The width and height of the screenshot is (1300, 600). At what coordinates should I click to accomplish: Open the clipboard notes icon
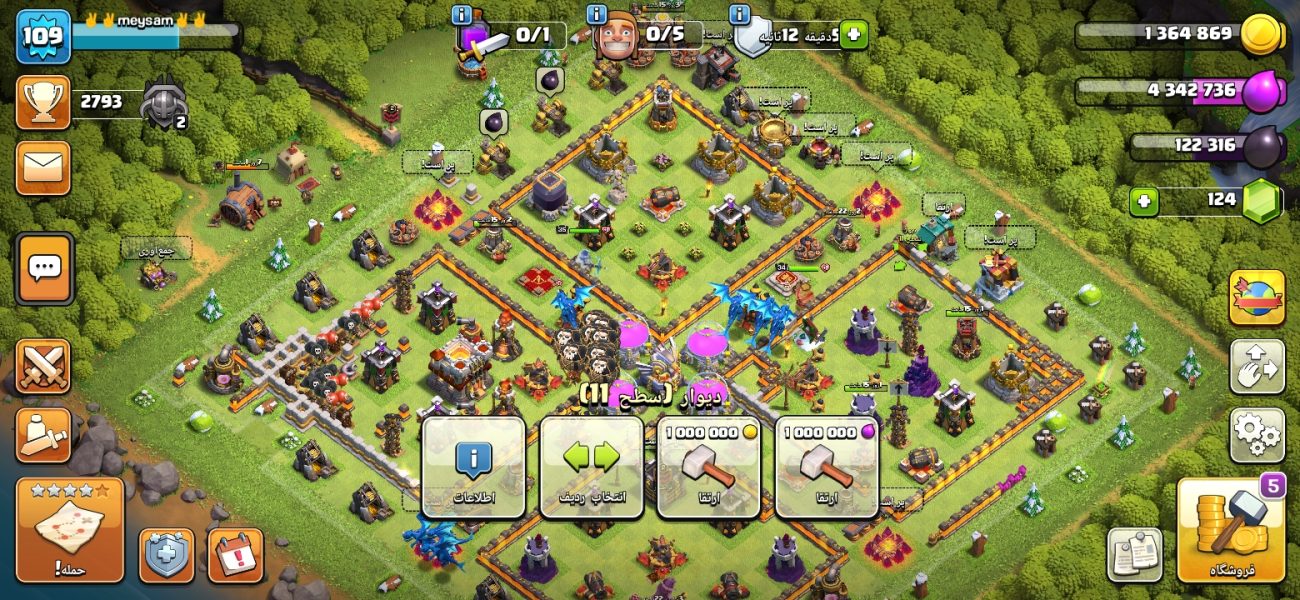1134,555
